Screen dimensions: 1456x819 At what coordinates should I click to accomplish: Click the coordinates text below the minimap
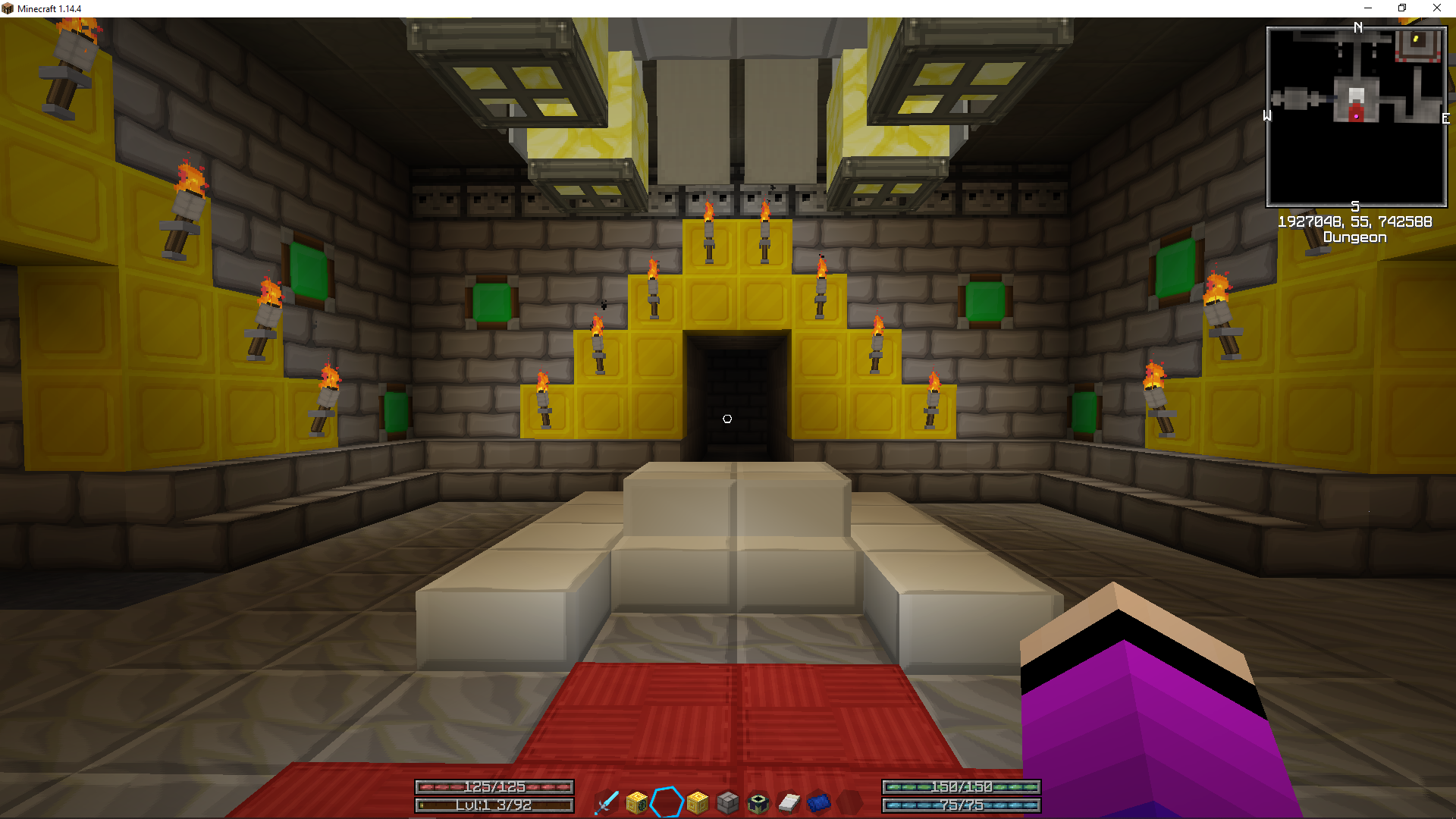[1354, 221]
